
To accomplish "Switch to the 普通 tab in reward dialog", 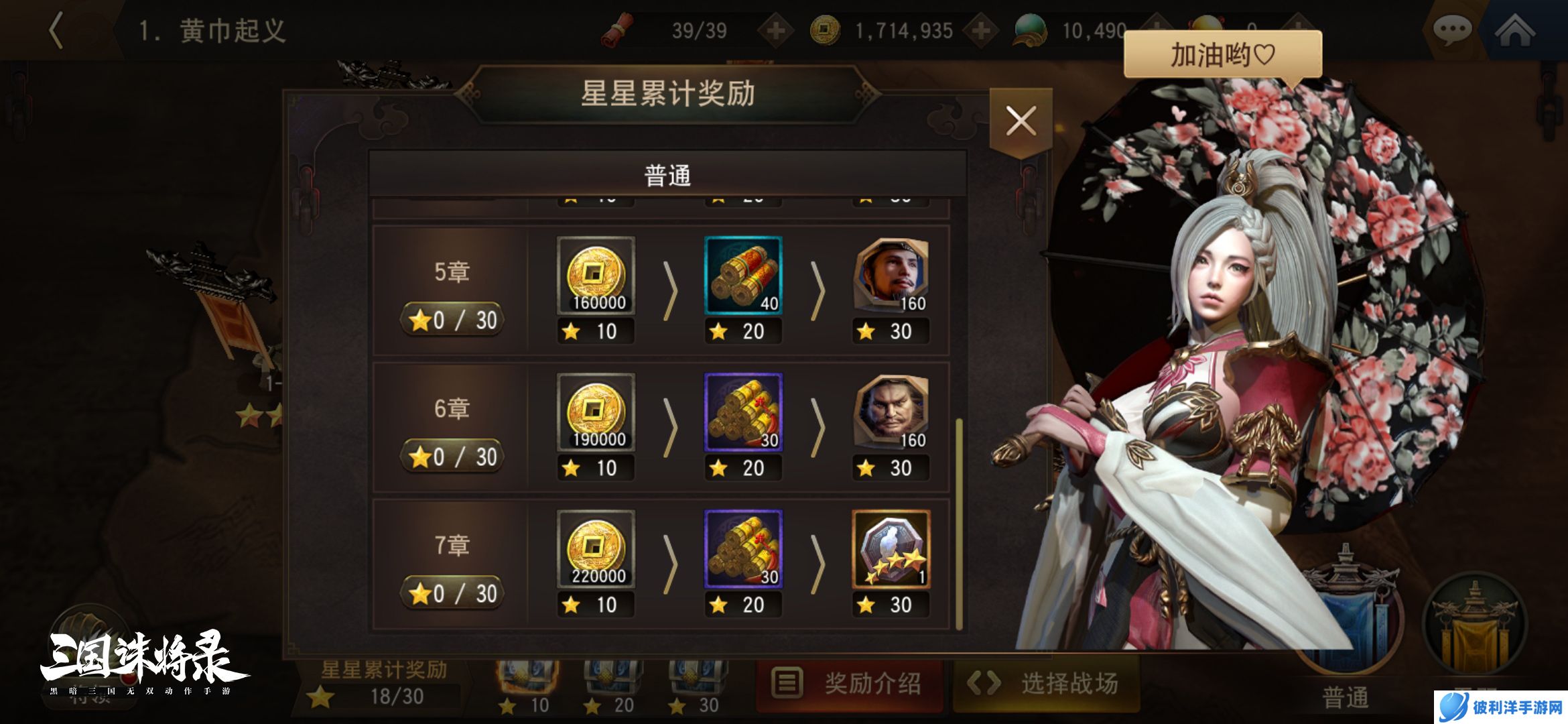I will coord(670,173).
